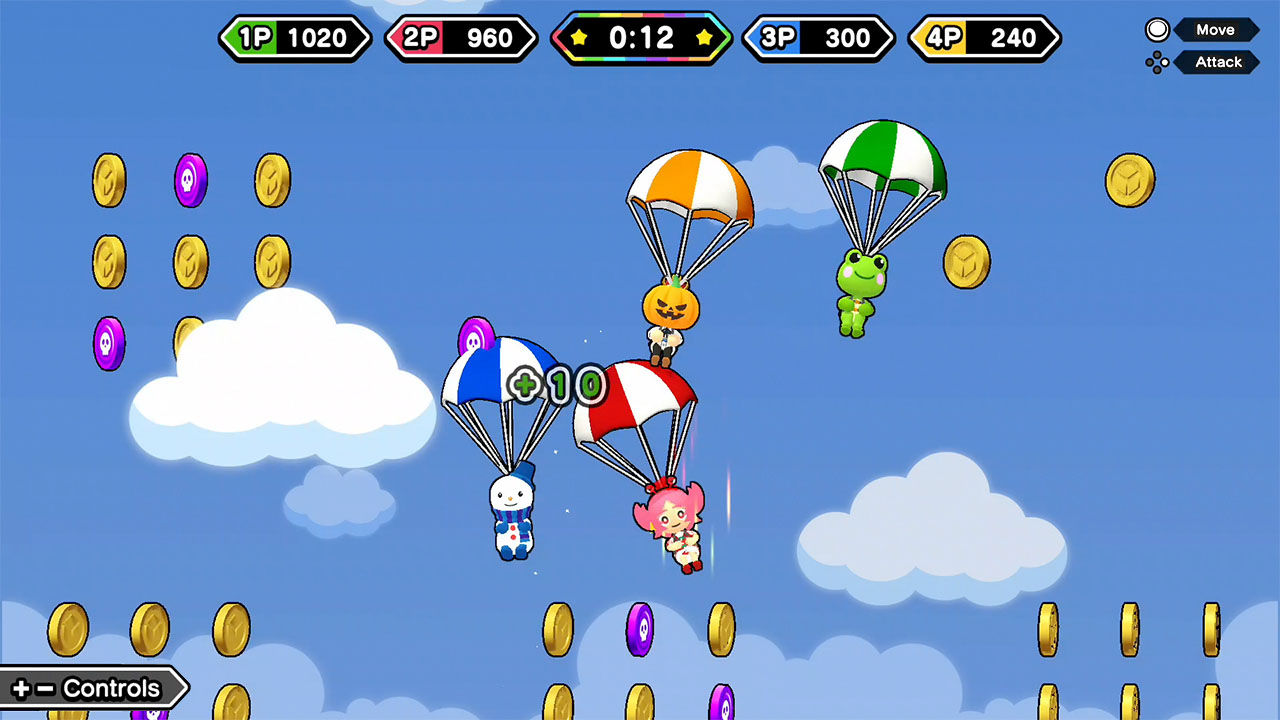This screenshot has width=1280, height=720.
Task: Click the Attack d-pad icon
Action: coord(1157,62)
